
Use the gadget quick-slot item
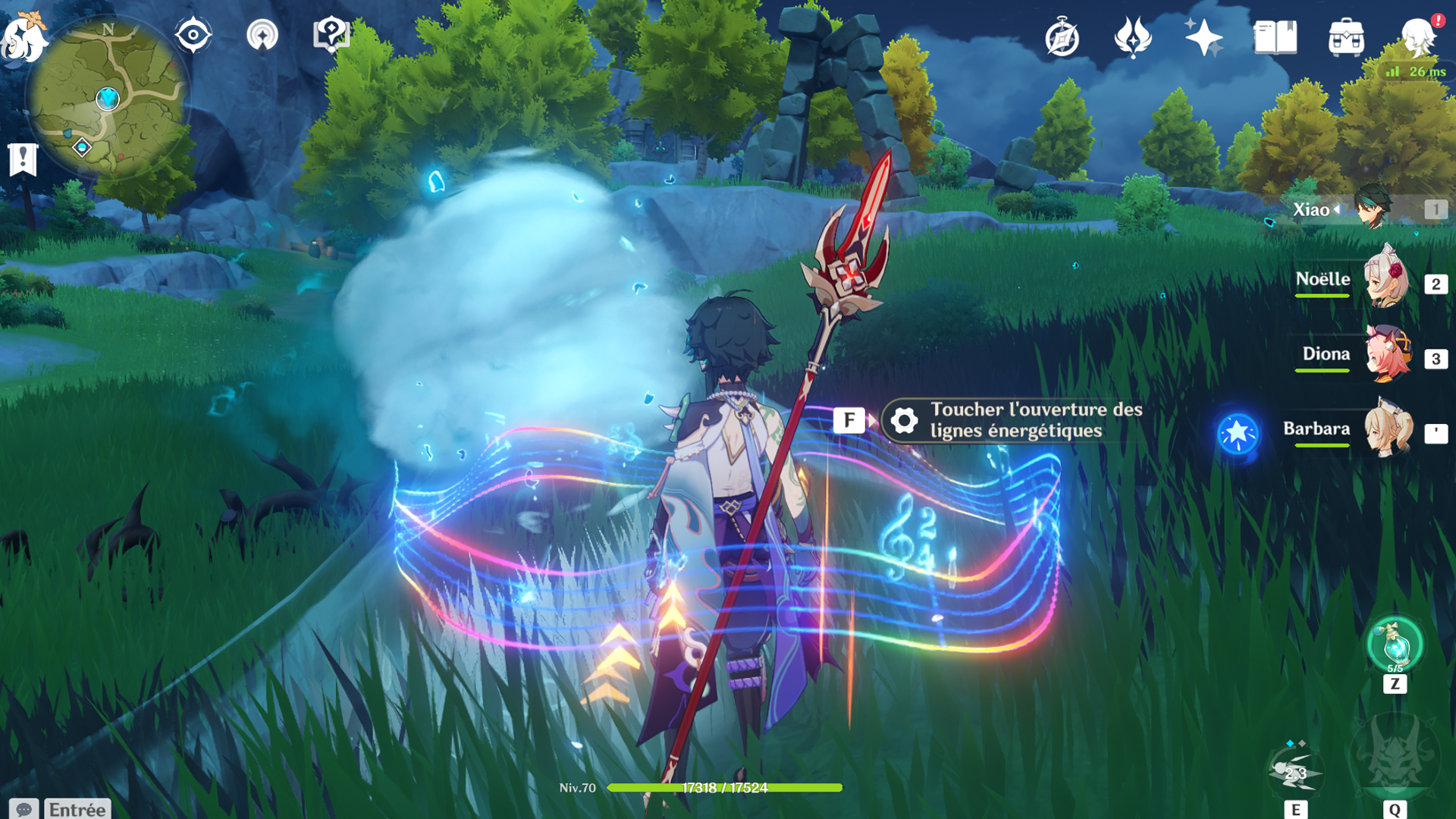pos(1395,646)
